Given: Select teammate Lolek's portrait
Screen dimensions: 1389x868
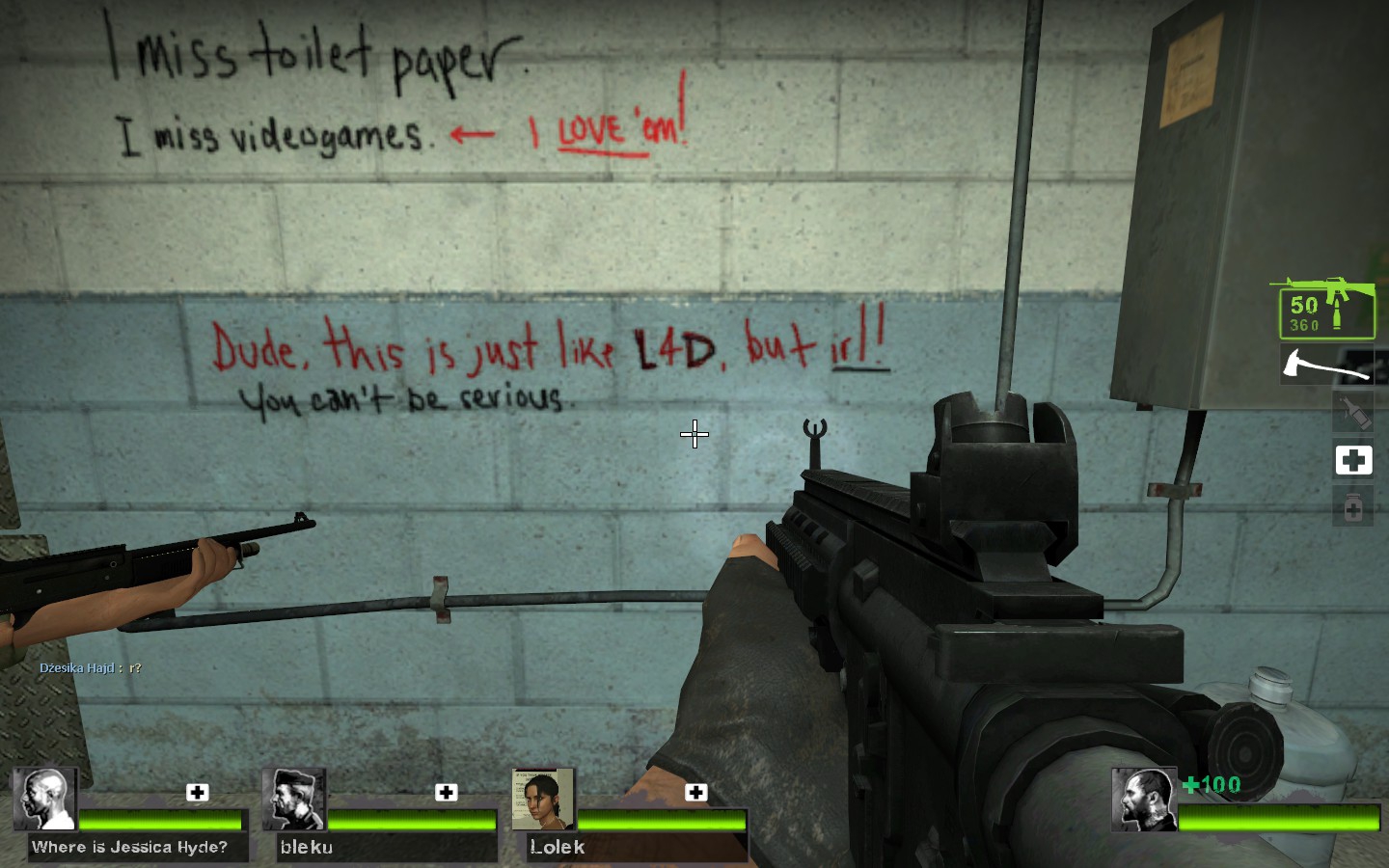Looking at the screenshot, I should coord(543,799).
